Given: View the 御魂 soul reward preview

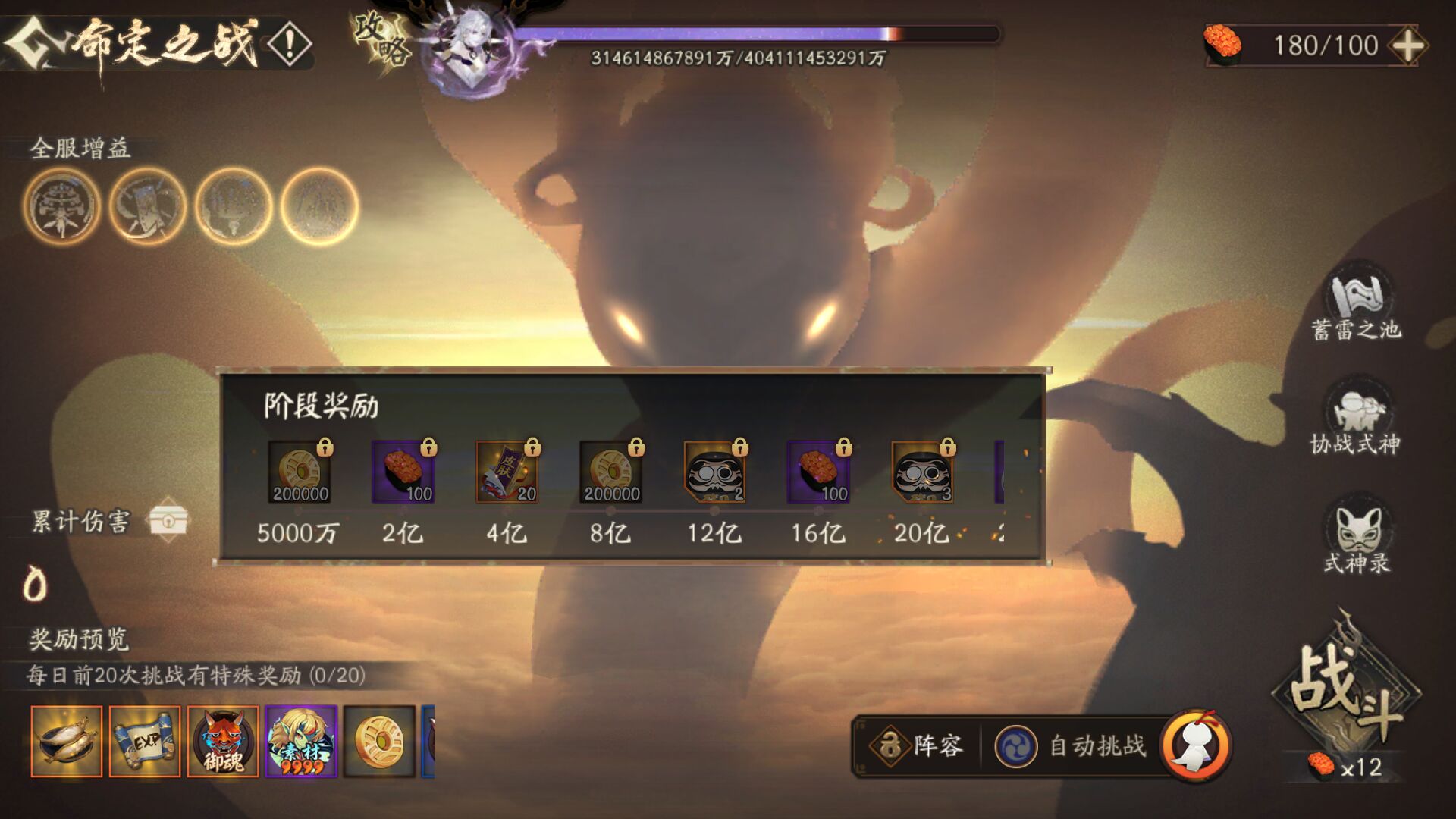Looking at the screenshot, I should pos(223,741).
